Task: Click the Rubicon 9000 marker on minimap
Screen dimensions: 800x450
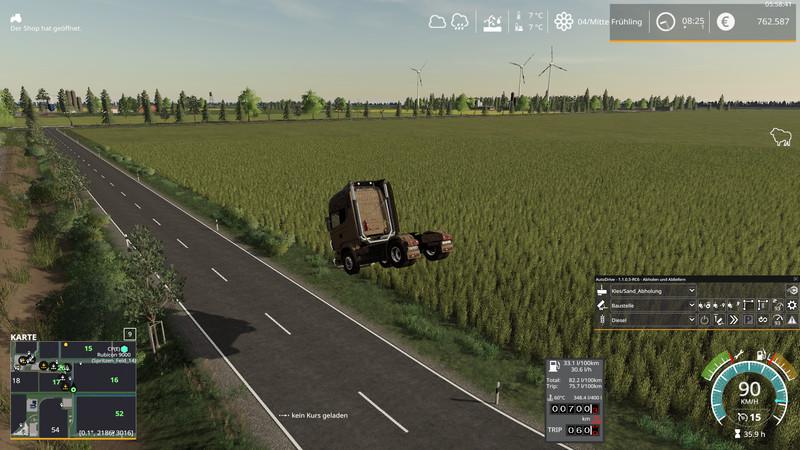Action: pyautogui.click(x=124, y=349)
